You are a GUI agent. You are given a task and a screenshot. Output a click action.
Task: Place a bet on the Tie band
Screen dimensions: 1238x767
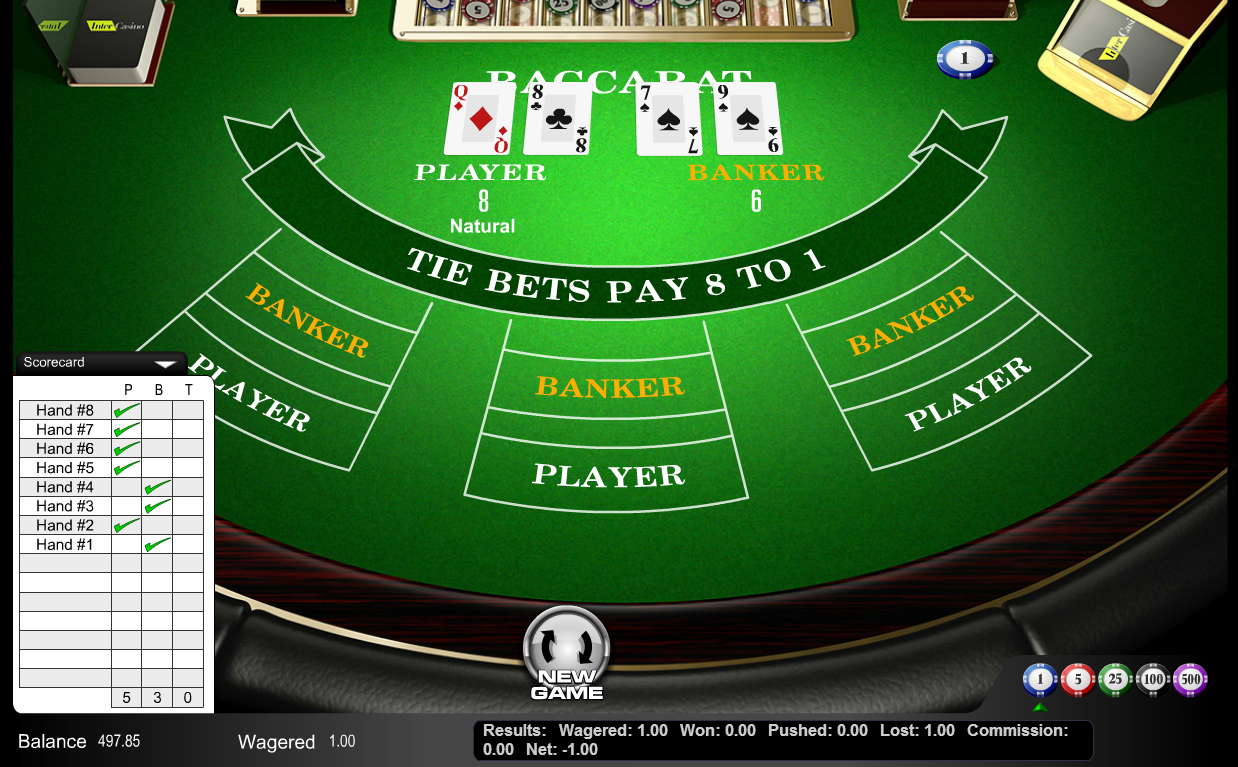coord(614,278)
